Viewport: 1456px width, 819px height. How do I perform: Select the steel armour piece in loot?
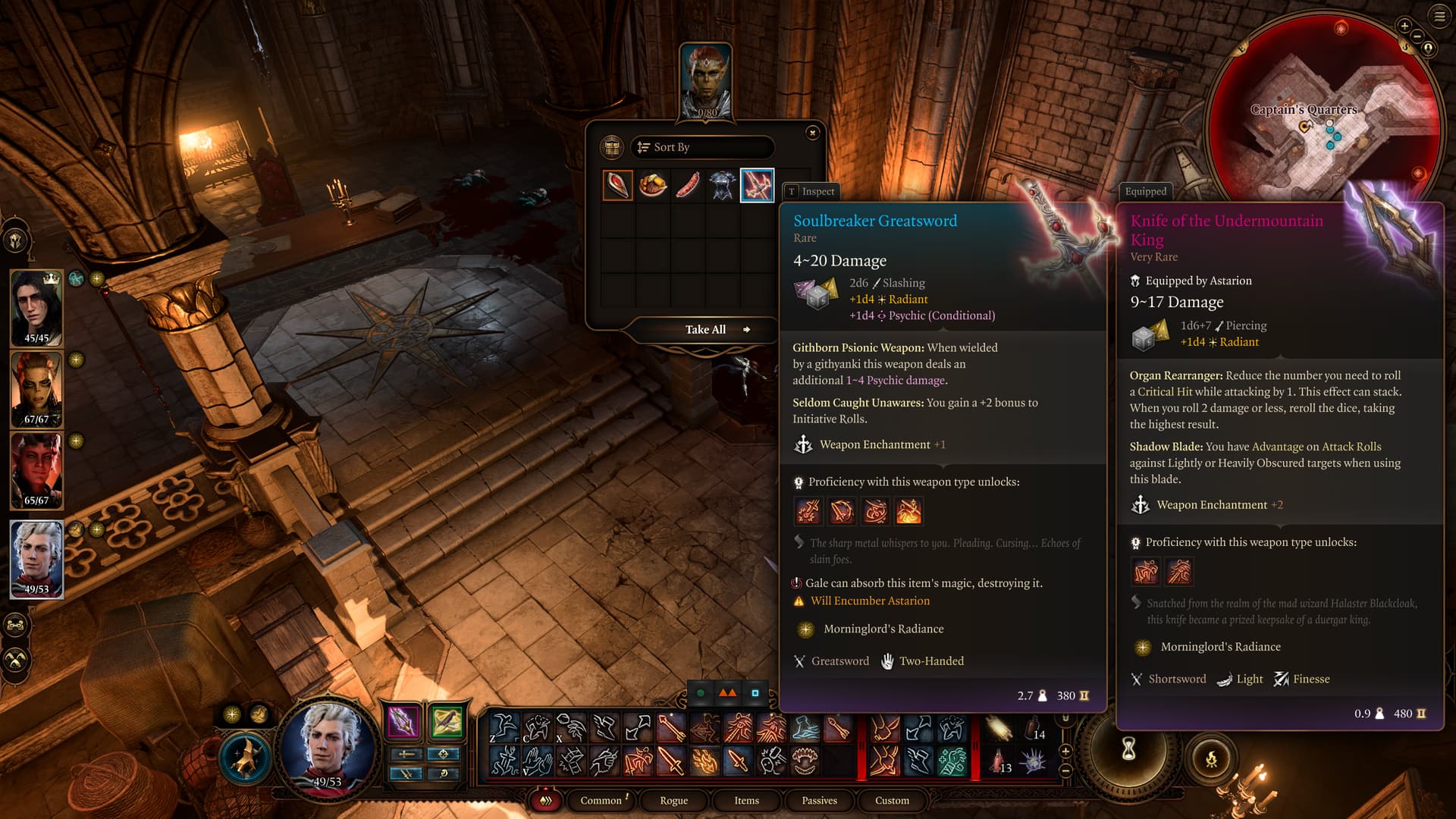722,186
